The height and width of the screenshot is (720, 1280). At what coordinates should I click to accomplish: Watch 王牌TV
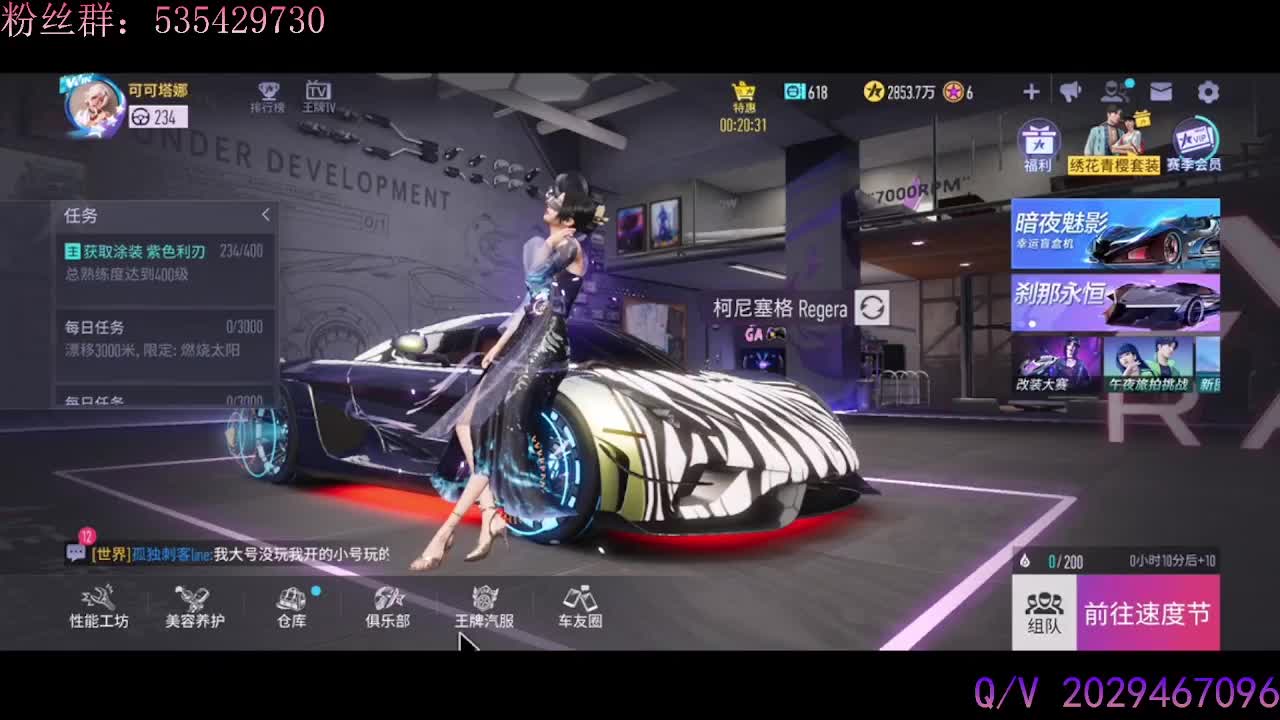pyautogui.click(x=319, y=97)
